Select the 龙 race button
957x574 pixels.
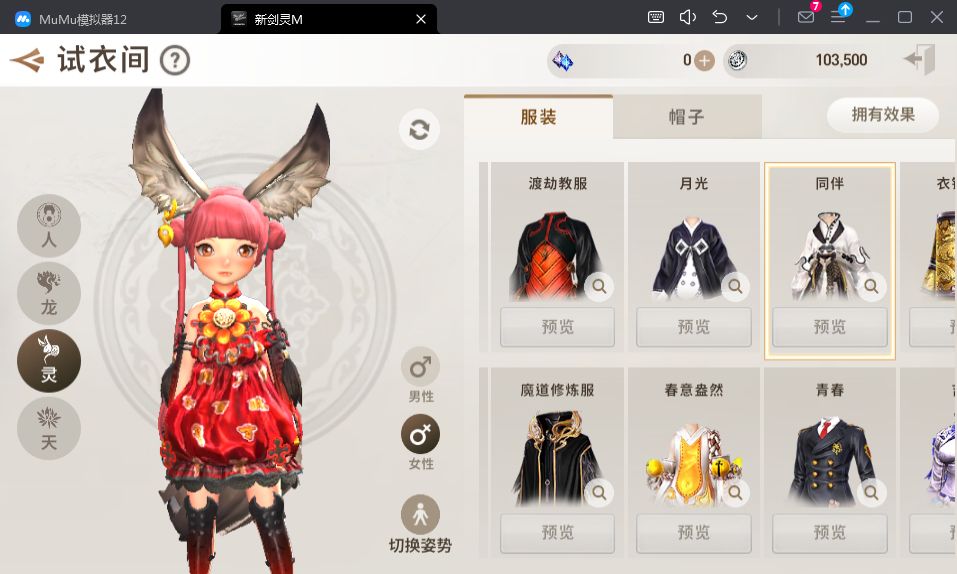pyautogui.click(x=49, y=293)
